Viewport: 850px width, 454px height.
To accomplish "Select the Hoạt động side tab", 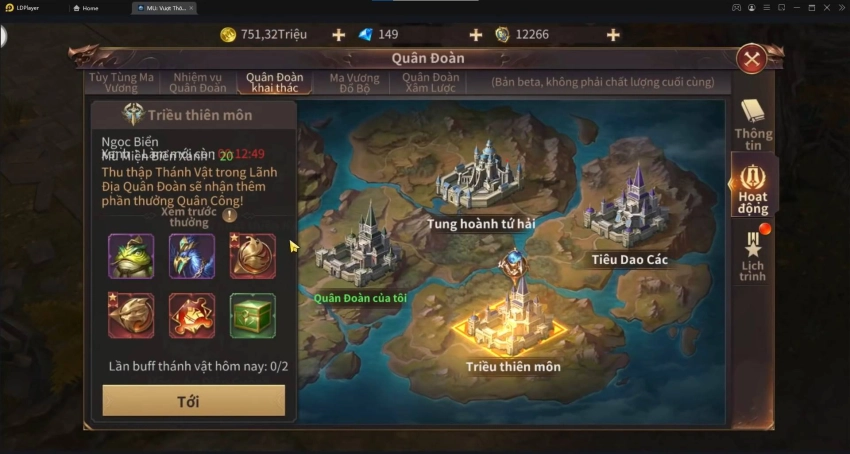I will (x=752, y=187).
